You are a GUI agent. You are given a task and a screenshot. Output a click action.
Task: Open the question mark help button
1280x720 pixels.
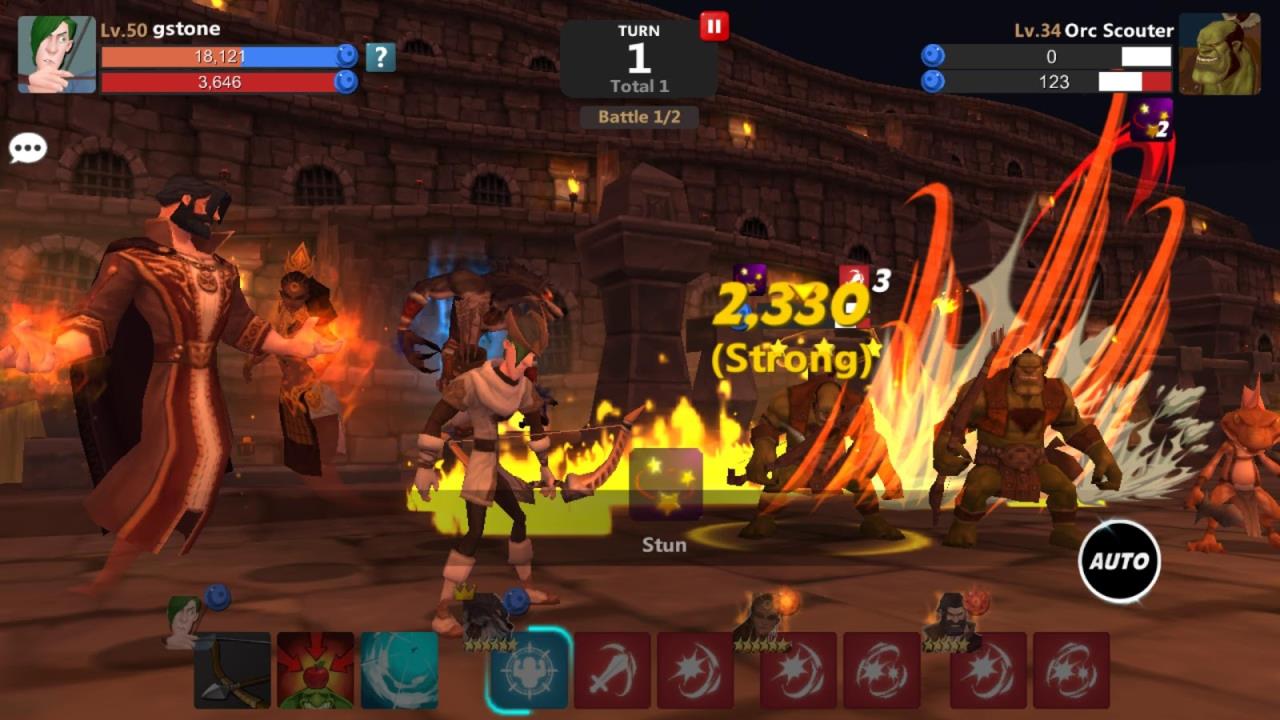click(380, 57)
